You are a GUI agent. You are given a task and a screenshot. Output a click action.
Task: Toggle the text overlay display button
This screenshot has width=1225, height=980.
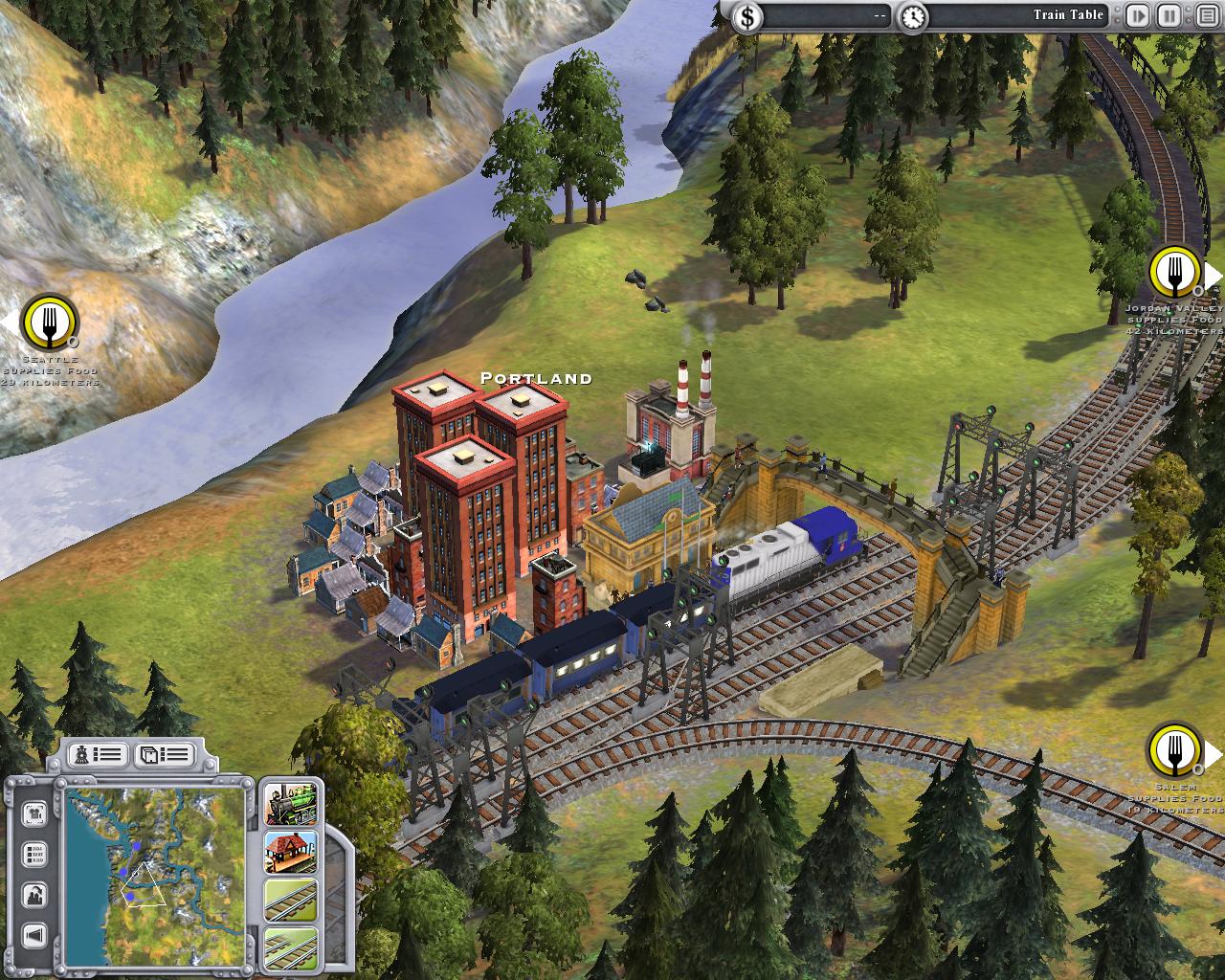[x=33, y=852]
